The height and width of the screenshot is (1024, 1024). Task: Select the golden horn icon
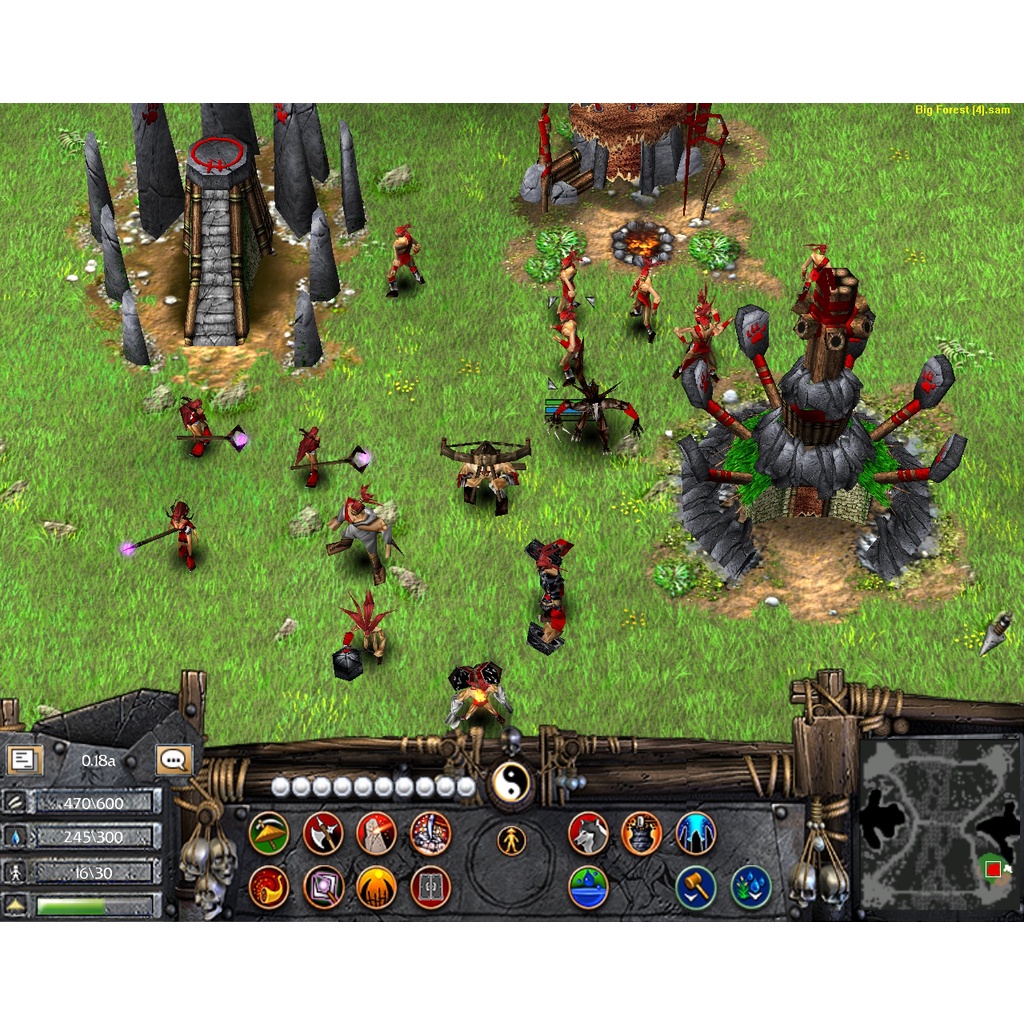[269, 886]
